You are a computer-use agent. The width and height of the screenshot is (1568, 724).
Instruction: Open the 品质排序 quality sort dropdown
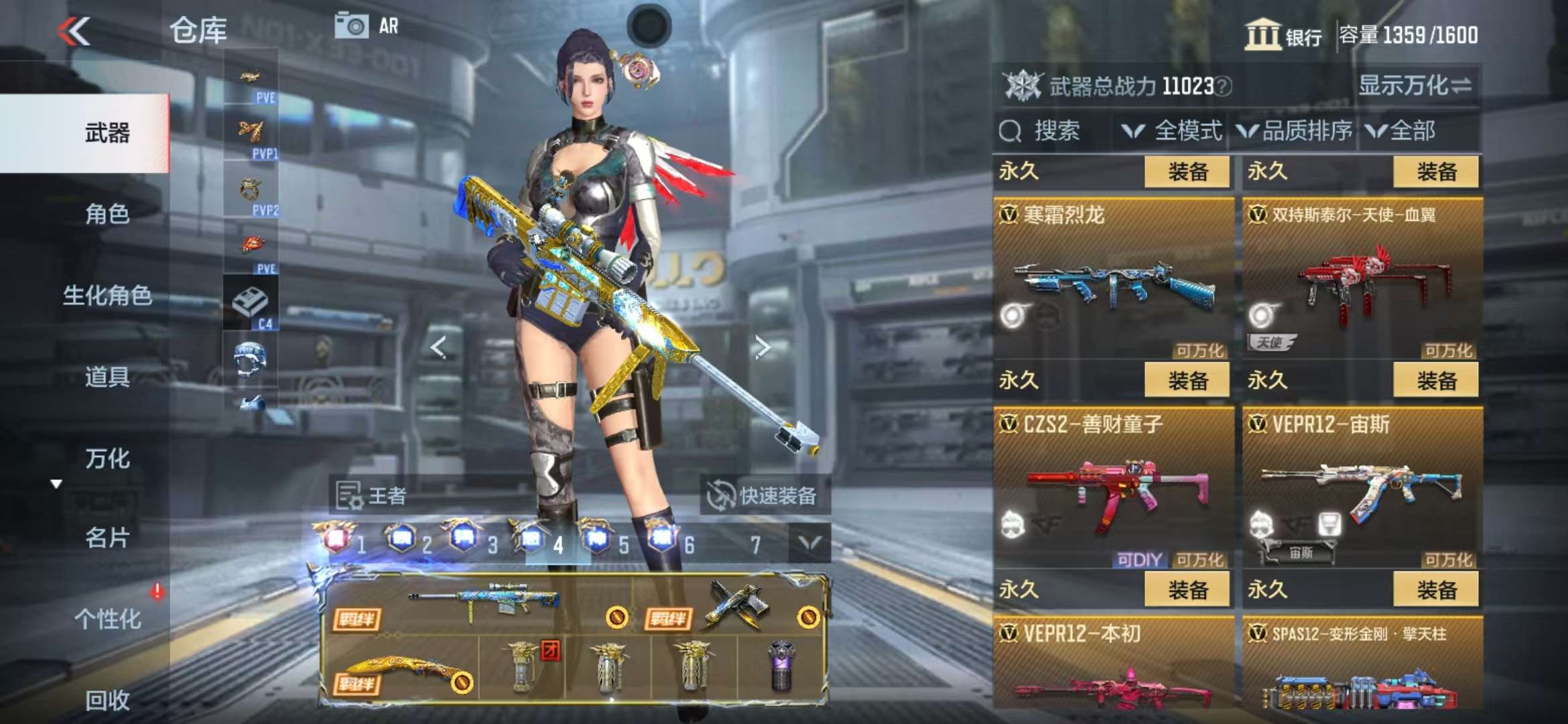tap(1295, 131)
